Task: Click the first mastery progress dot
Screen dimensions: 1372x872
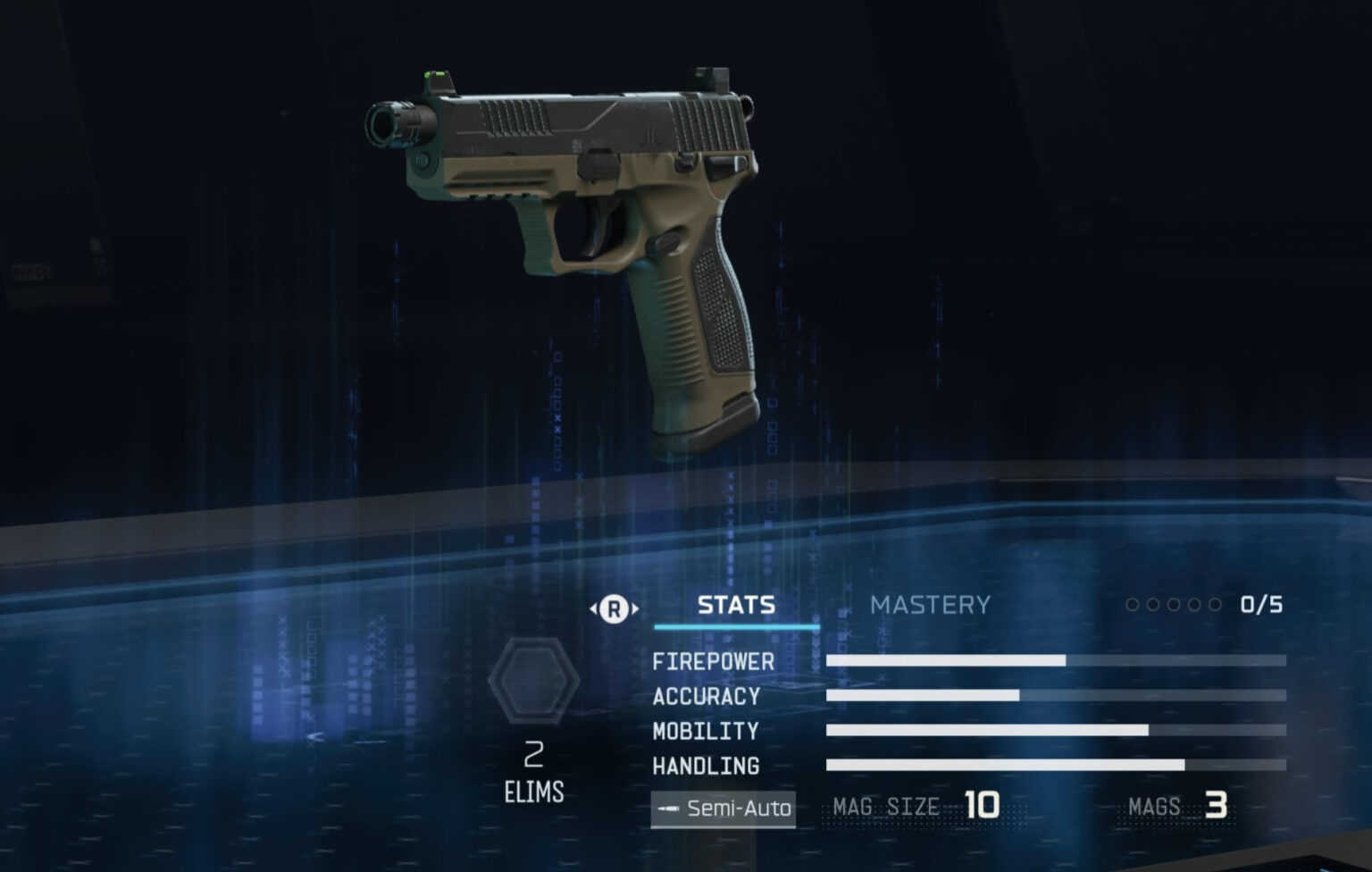Action: pos(1131,605)
